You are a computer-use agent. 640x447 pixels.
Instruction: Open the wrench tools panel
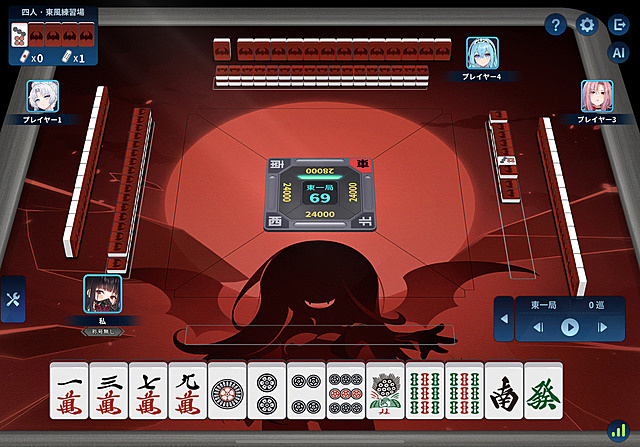point(13,299)
